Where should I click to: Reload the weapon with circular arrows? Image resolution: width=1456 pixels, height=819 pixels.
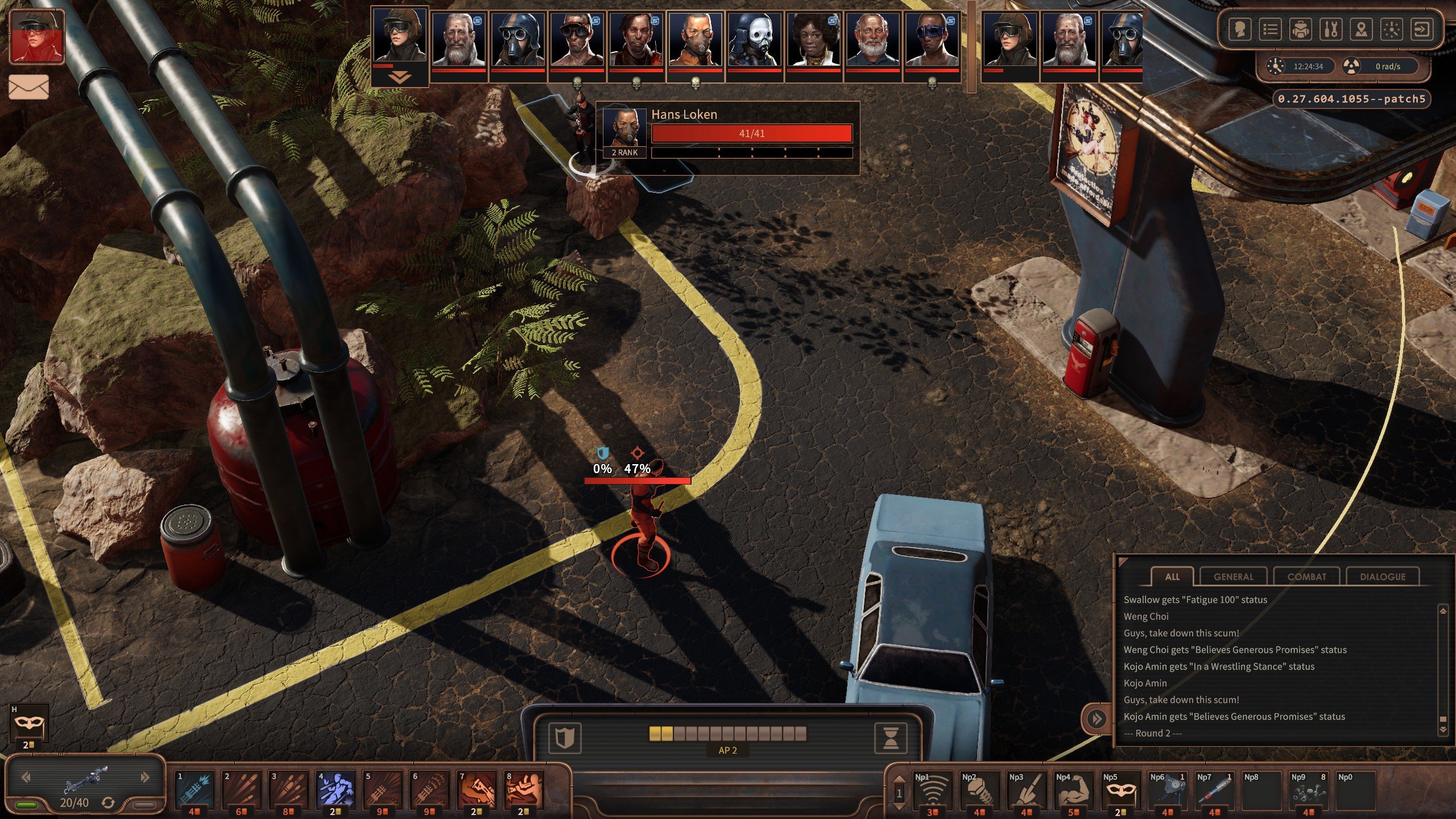pos(108,803)
